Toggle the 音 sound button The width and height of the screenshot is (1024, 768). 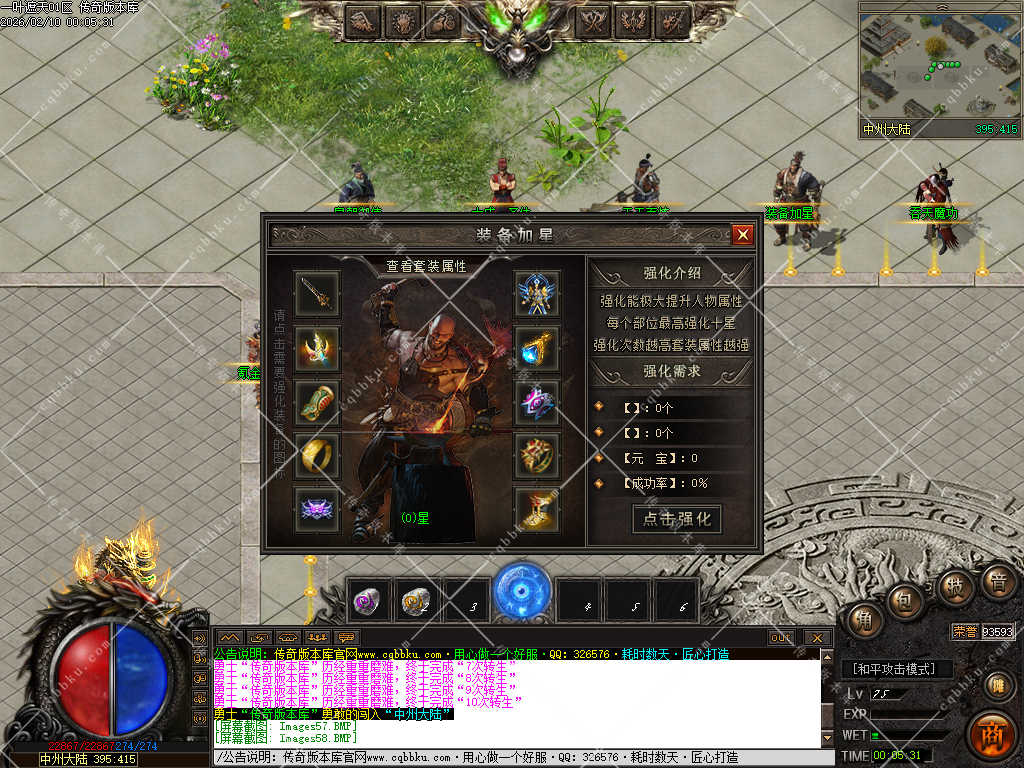point(996,581)
